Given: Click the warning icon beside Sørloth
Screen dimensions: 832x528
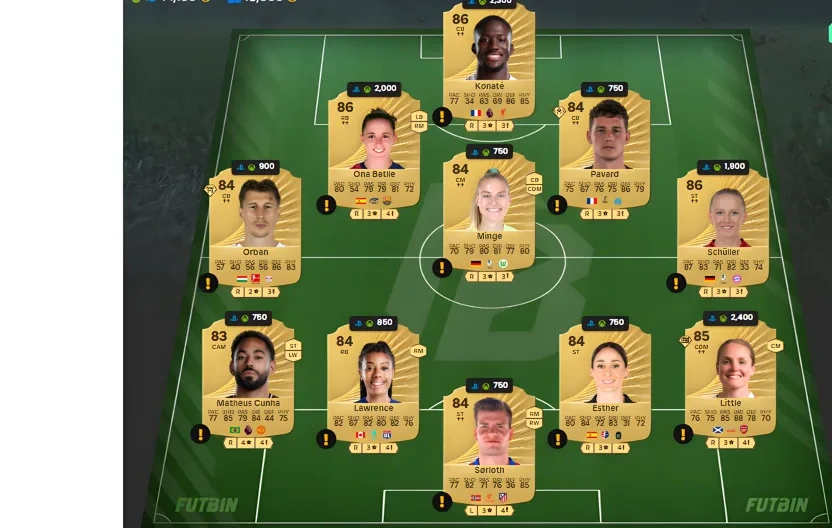Looking at the screenshot, I should [442, 502].
